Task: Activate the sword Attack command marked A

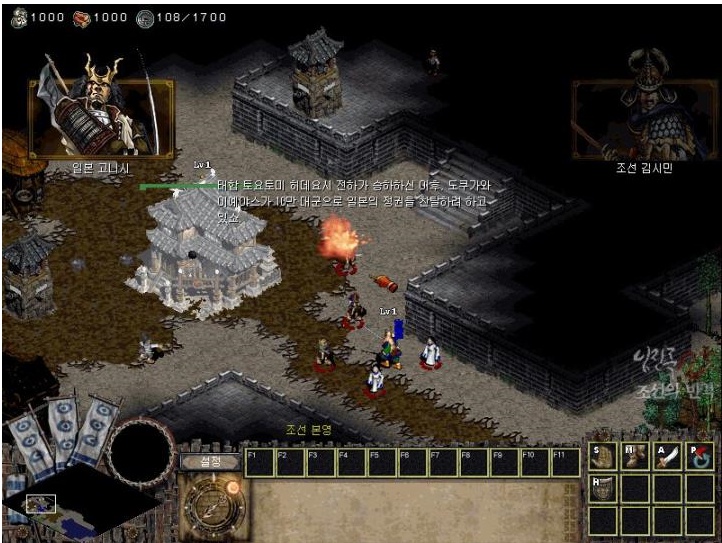Action: point(668,456)
